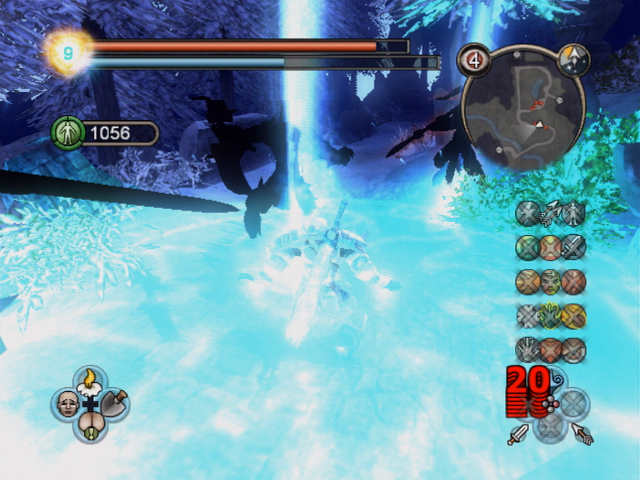Click the green figure icon beside 1056
The width and height of the screenshot is (640, 480).
click(x=68, y=133)
